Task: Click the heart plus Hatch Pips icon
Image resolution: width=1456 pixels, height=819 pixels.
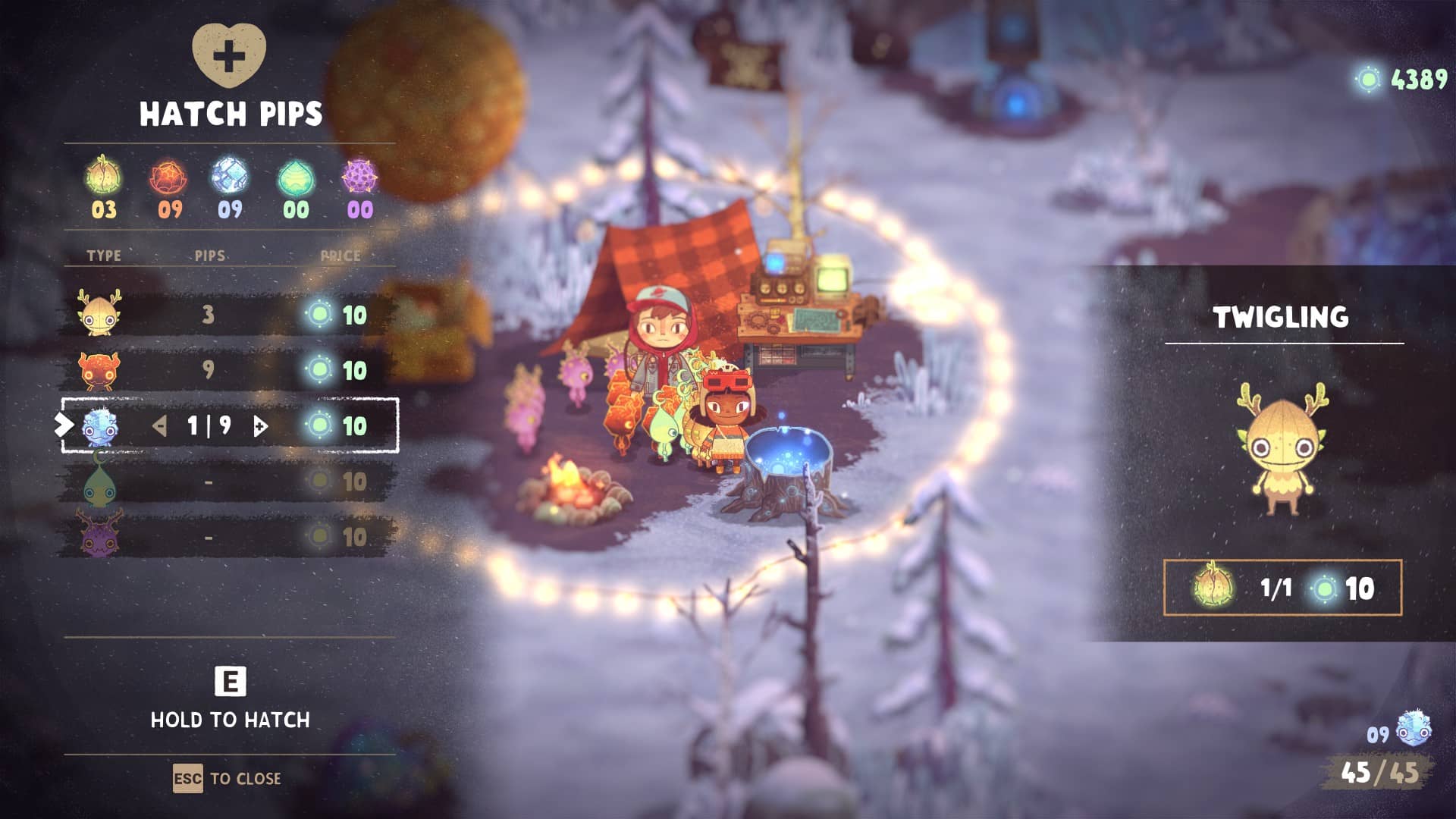Action: click(x=229, y=55)
